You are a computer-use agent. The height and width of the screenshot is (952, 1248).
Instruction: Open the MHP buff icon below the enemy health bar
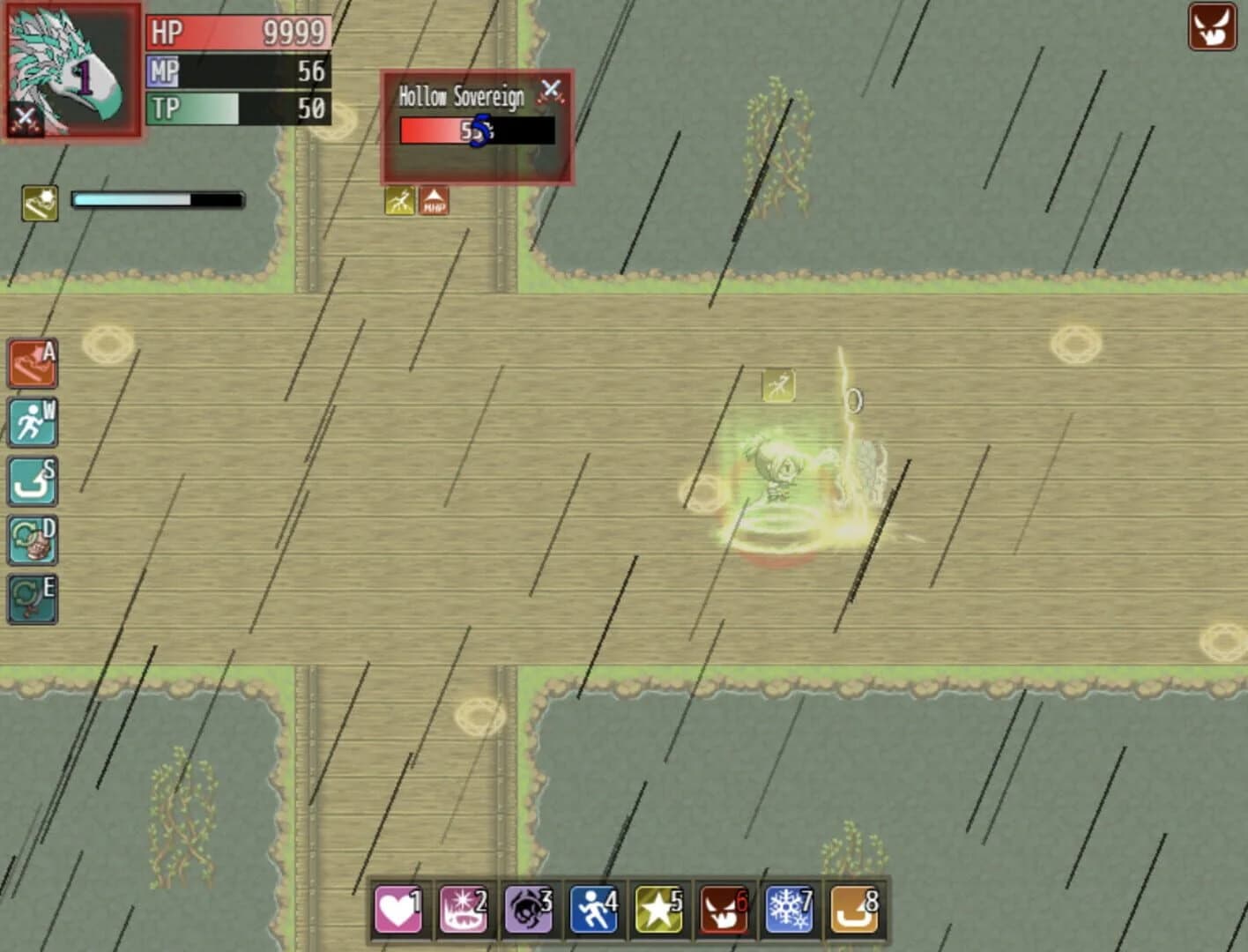tap(433, 201)
